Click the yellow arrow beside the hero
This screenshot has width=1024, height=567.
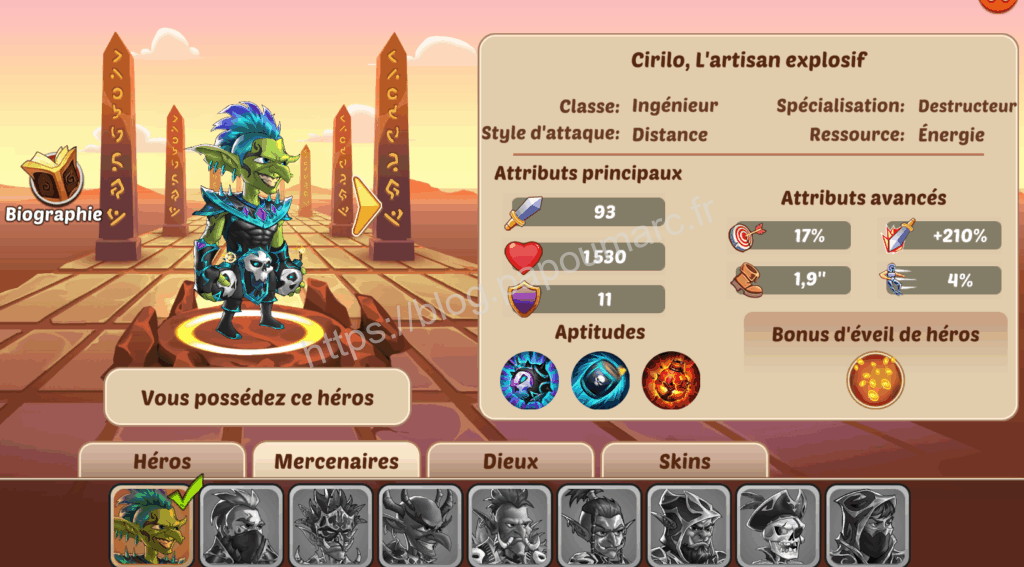pyautogui.click(x=366, y=206)
